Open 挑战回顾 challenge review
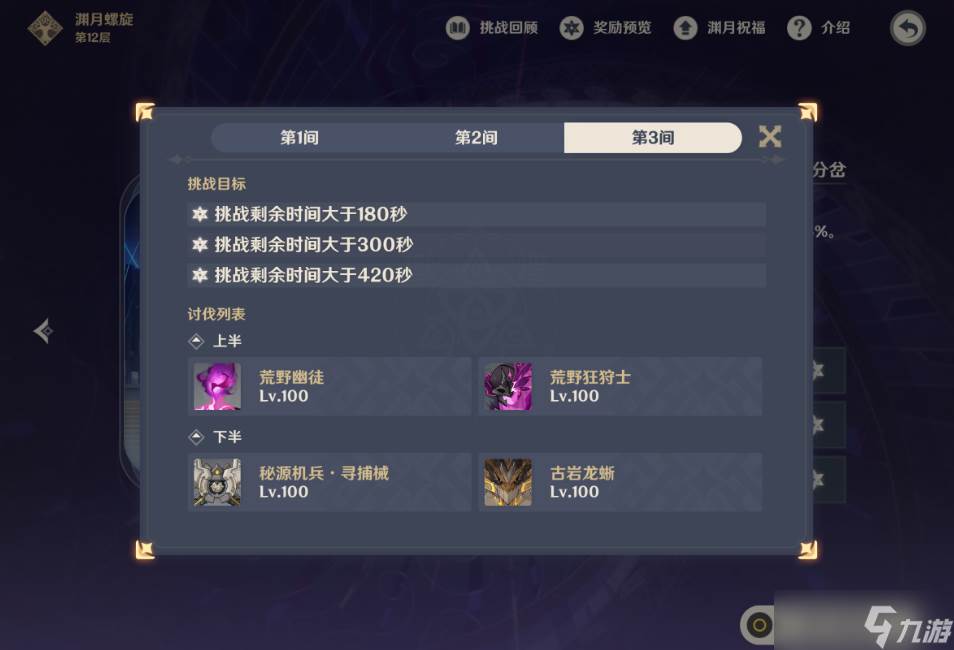Screen dimensions: 954x650 click(492, 28)
